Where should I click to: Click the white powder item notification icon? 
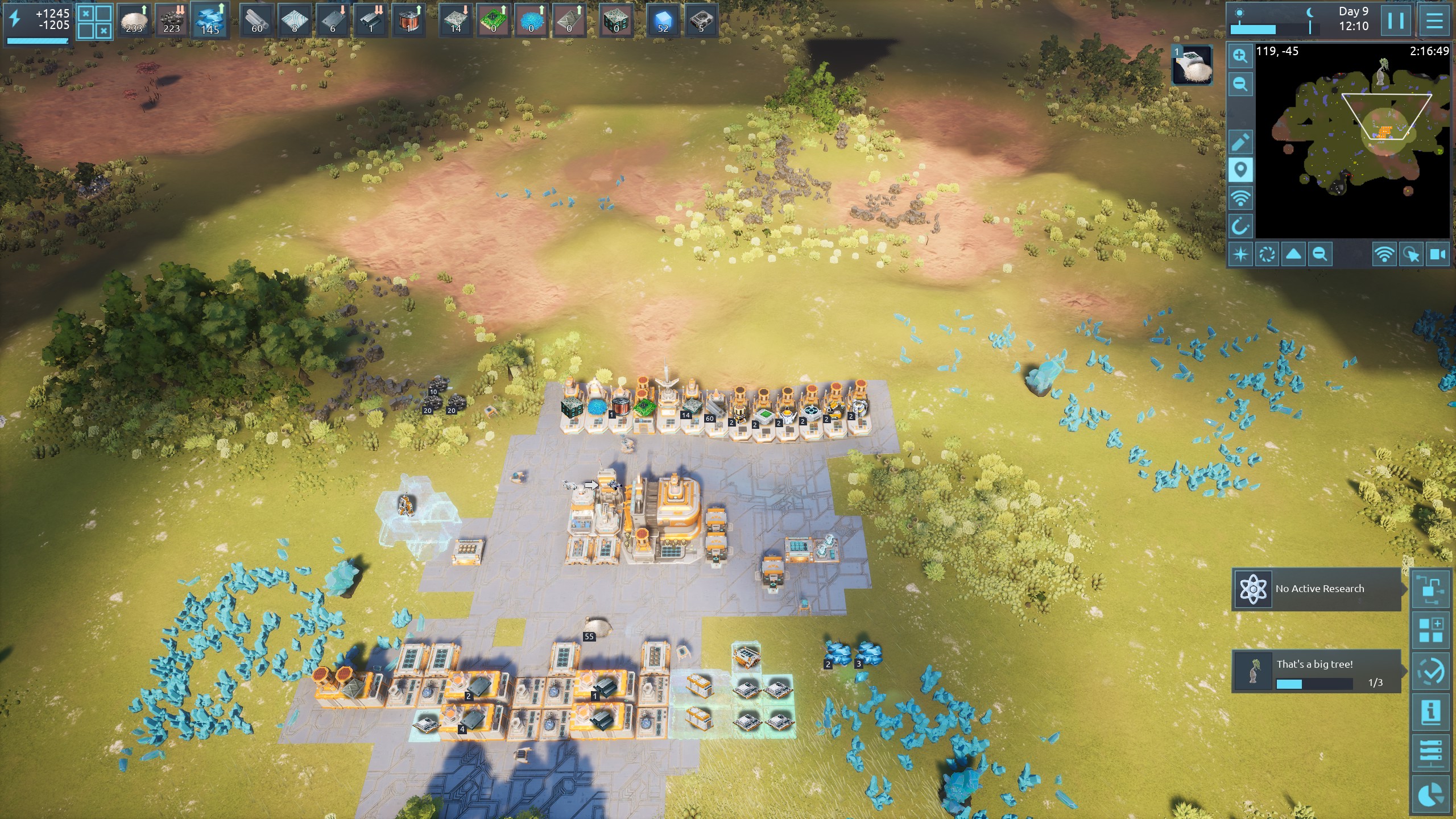[1192, 65]
